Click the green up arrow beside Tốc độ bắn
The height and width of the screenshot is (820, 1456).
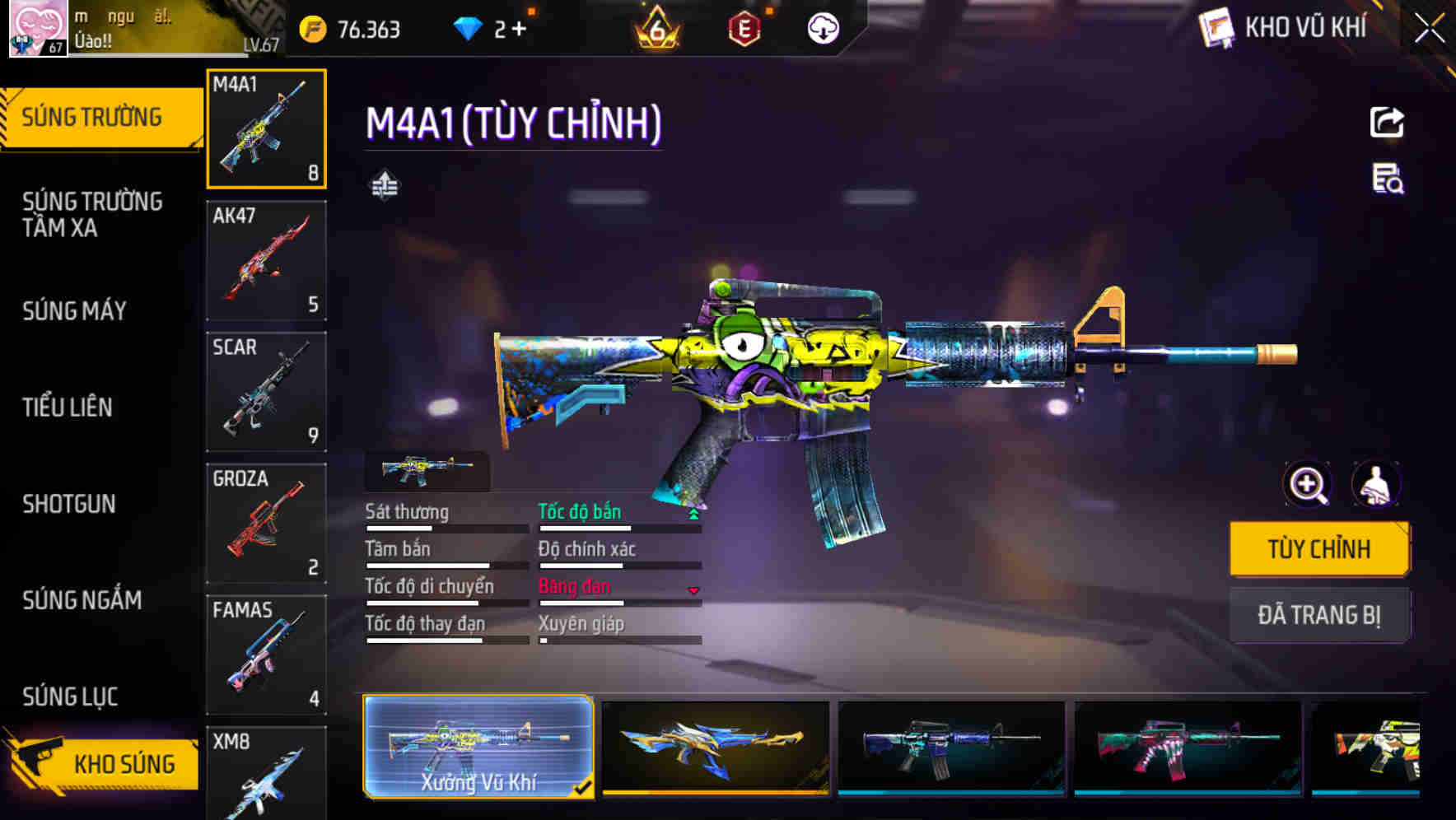click(693, 512)
